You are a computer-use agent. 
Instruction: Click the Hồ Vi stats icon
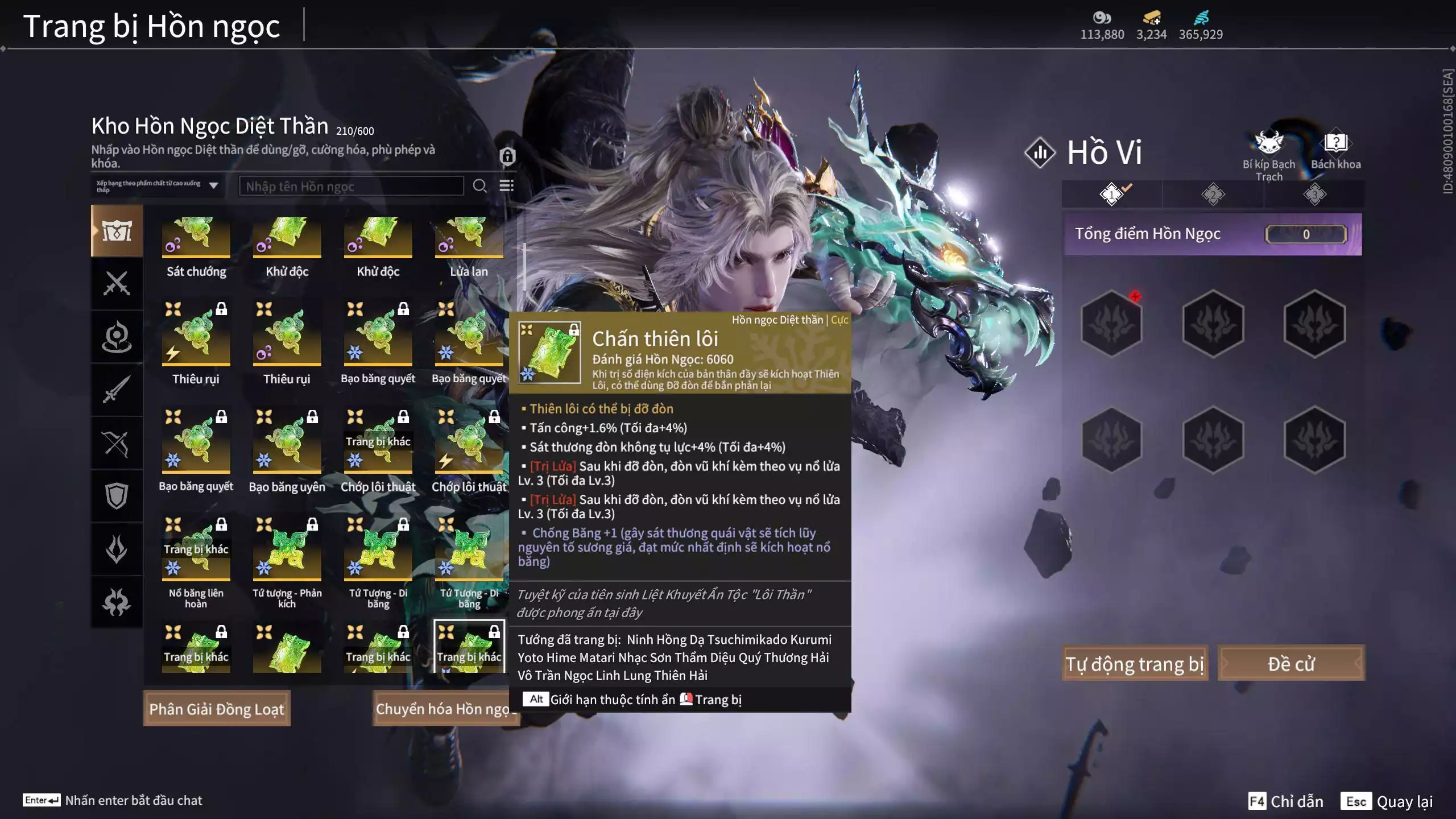1040,152
